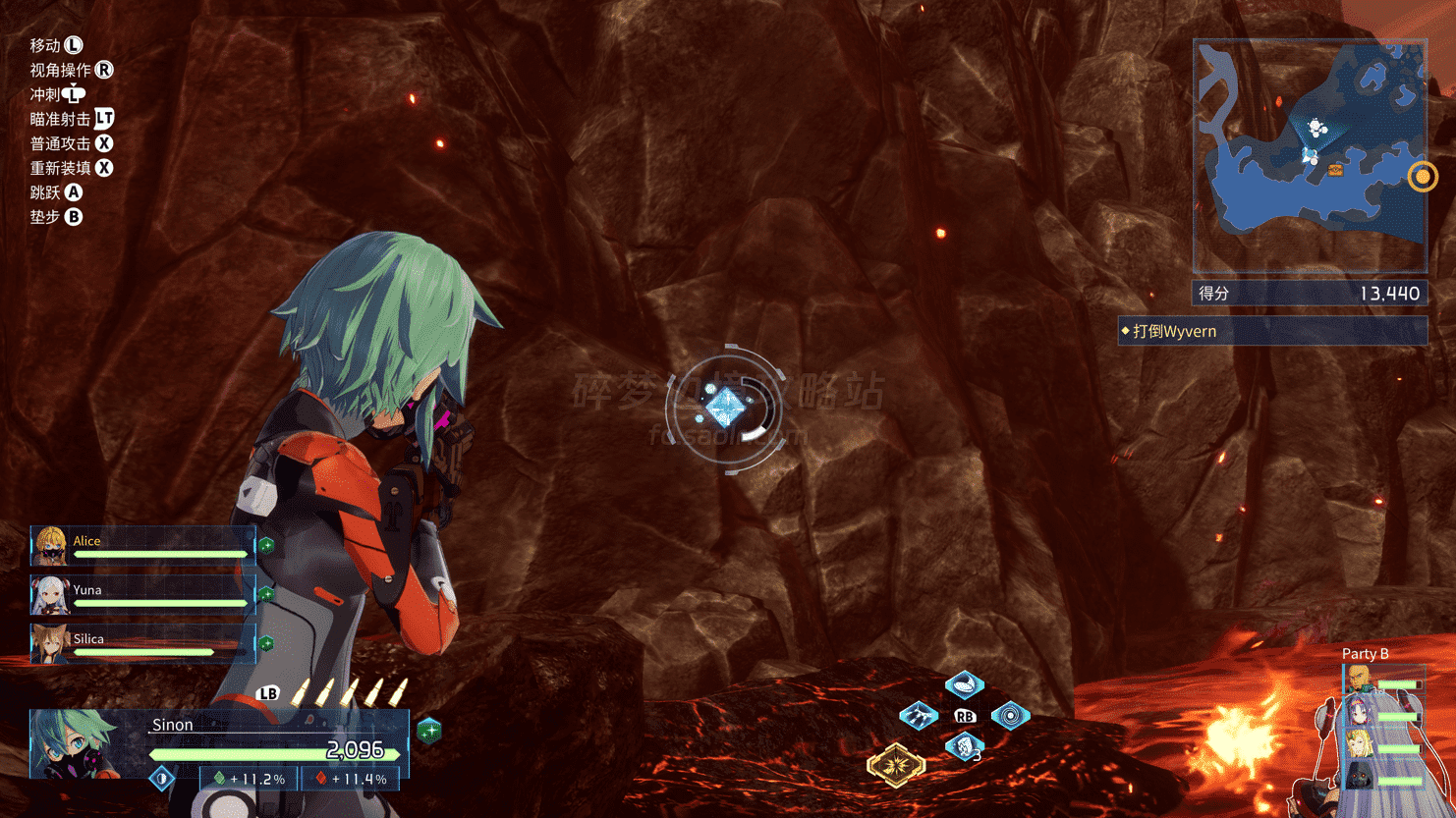Click the orange ring marker on the minimap
Screen dimensions: 1456x818
(x=1422, y=177)
